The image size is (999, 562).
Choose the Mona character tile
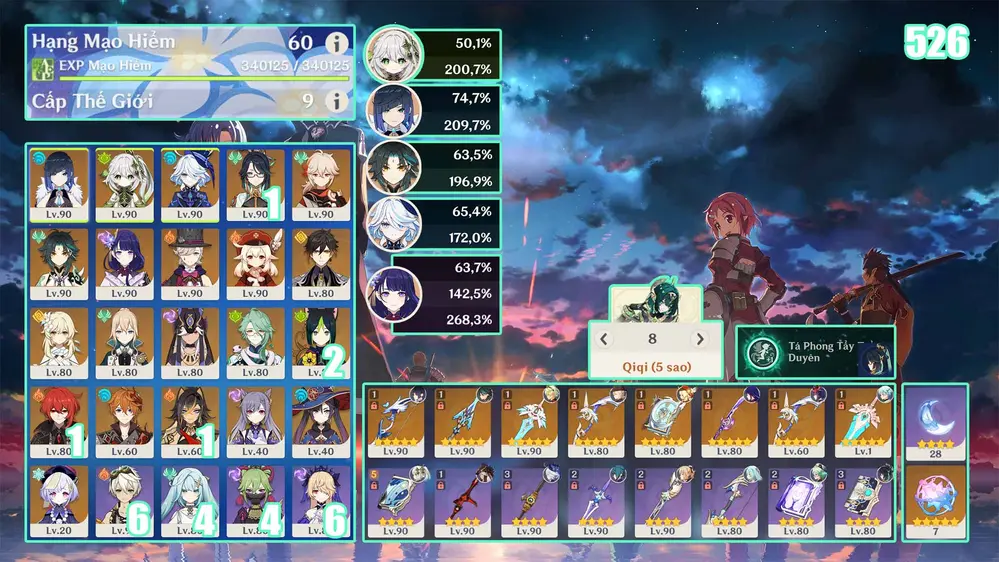(x=321, y=417)
